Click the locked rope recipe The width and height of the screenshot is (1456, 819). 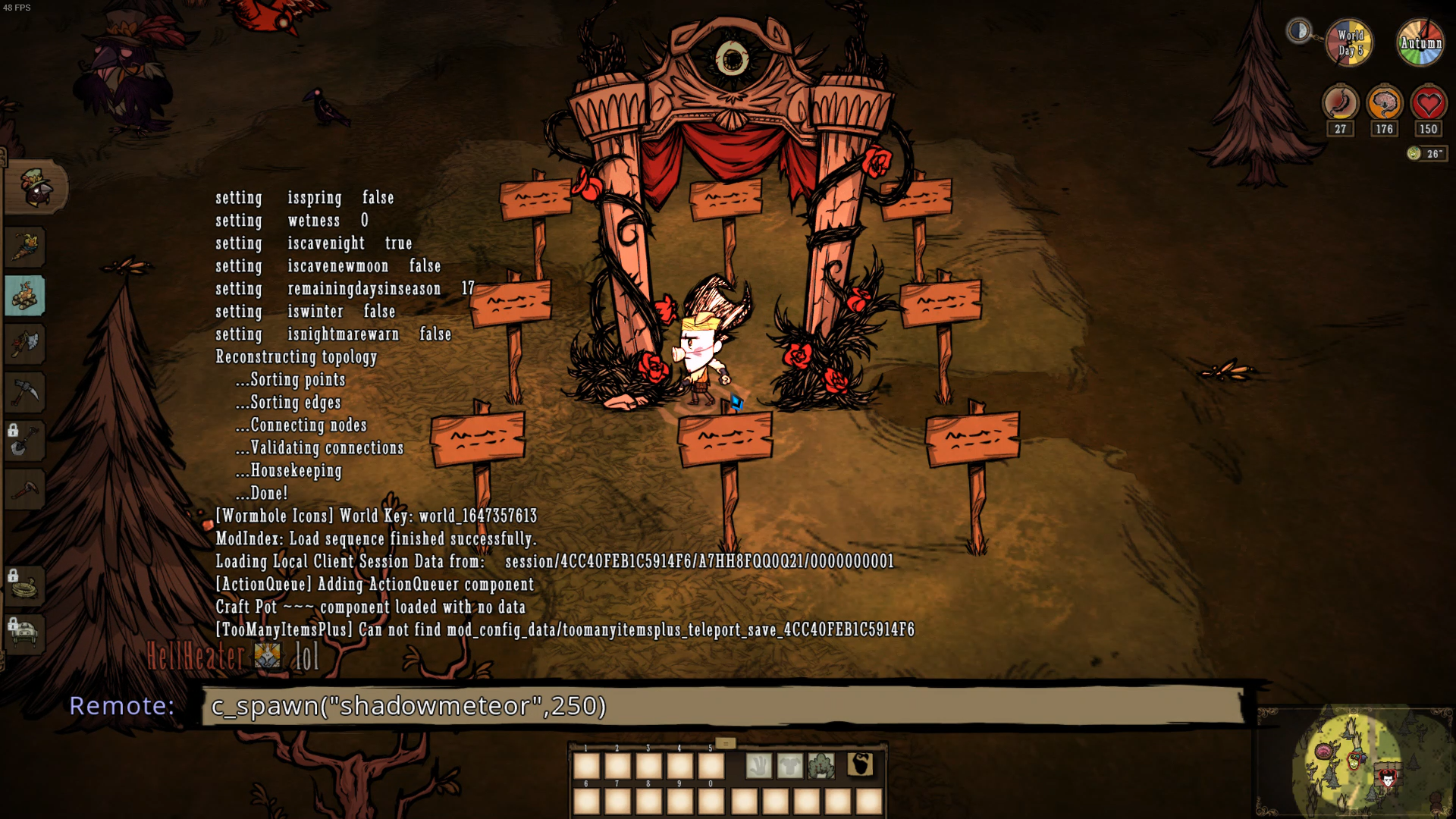pyautogui.click(x=25, y=586)
